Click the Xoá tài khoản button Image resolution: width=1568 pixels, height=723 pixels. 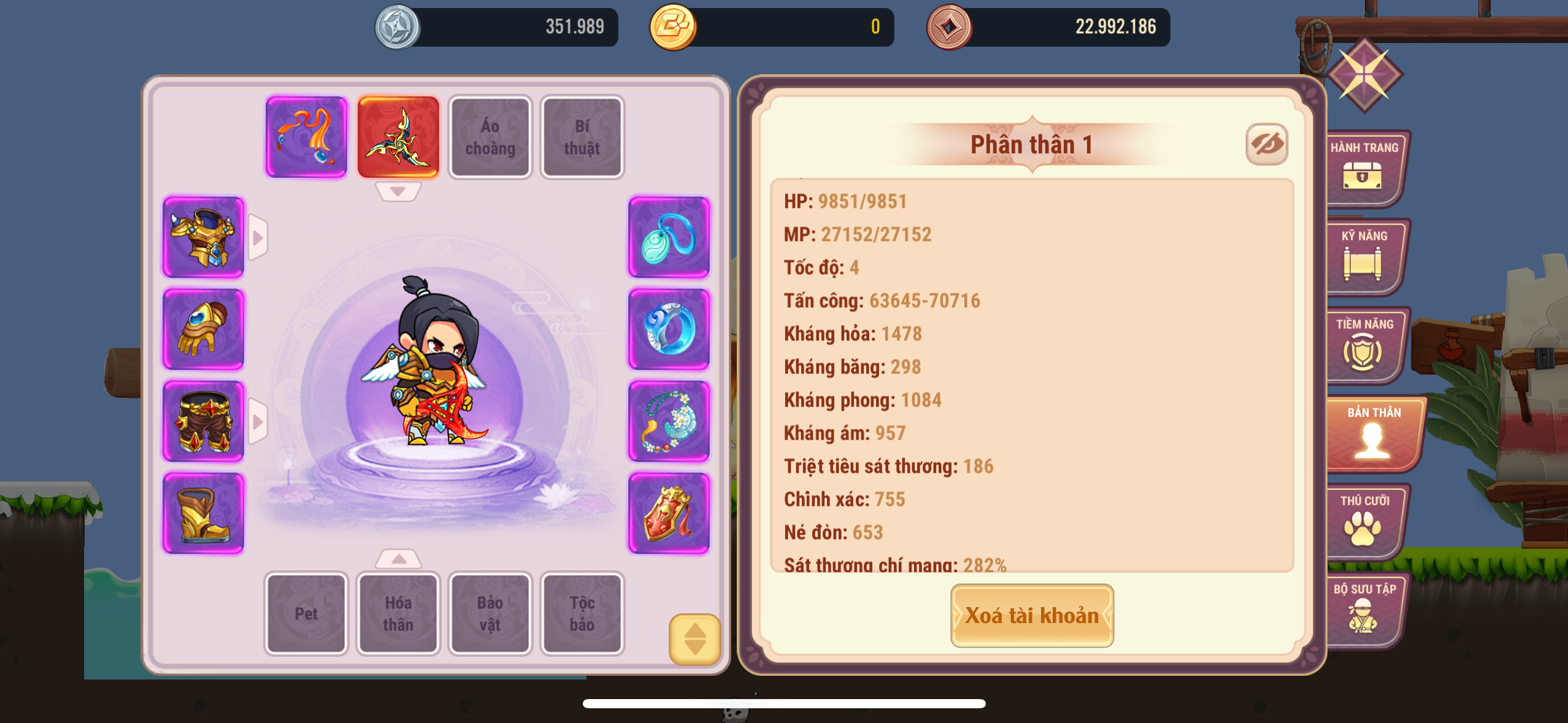tap(1032, 615)
